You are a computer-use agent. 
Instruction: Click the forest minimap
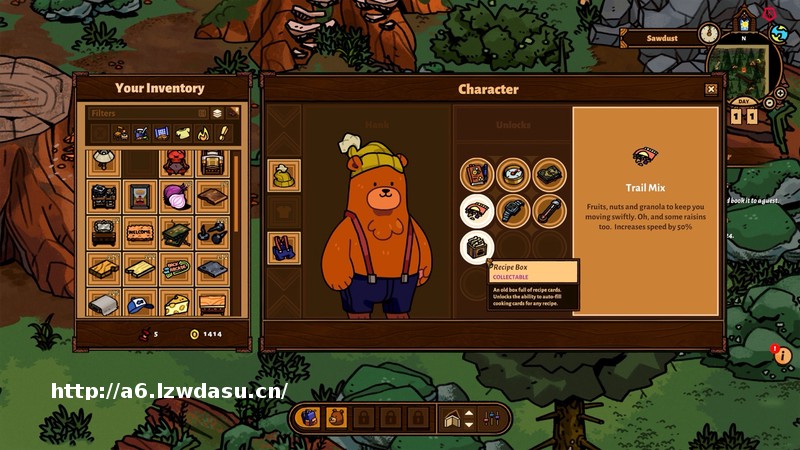(744, 72)
